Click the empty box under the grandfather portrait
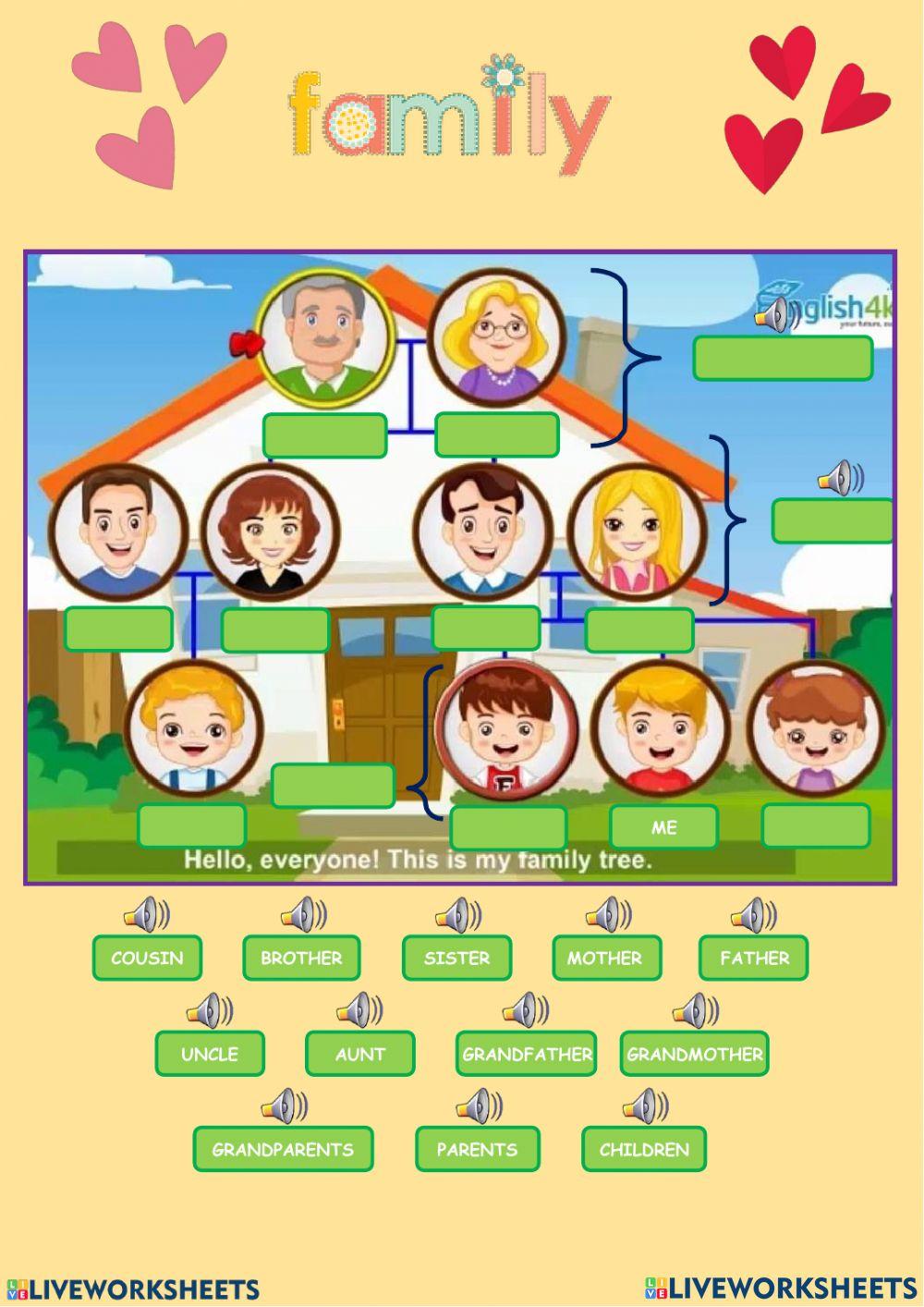 [x=324, y=434]
